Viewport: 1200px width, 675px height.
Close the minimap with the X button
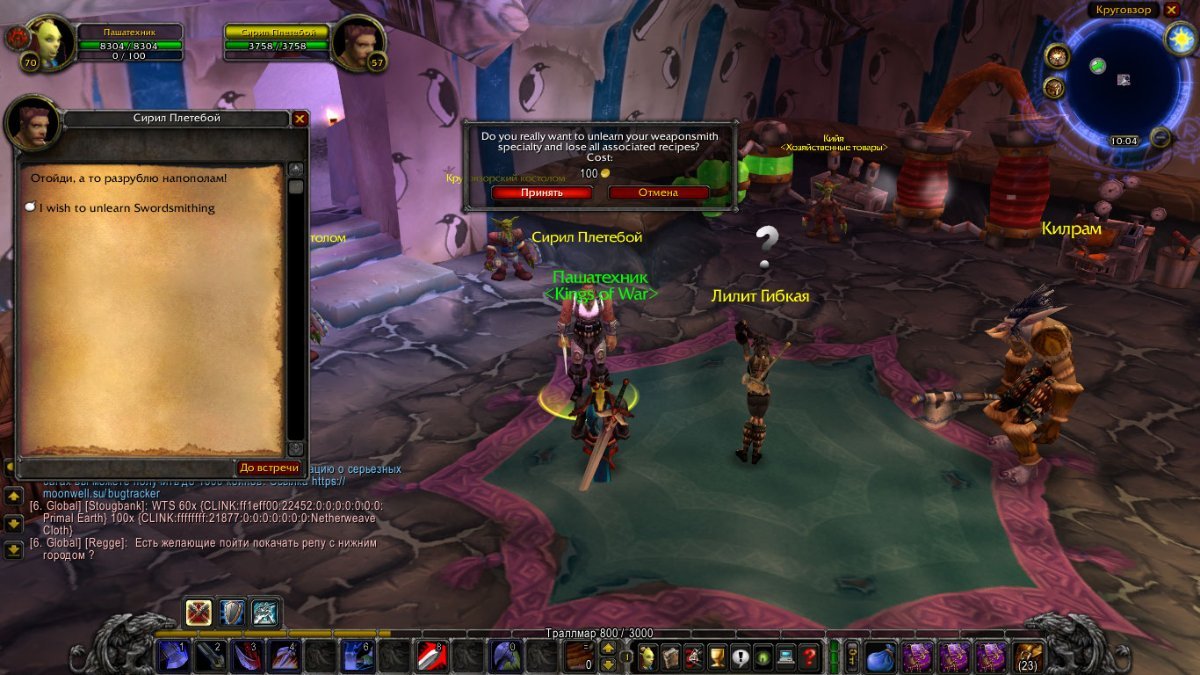[1172, 10]
